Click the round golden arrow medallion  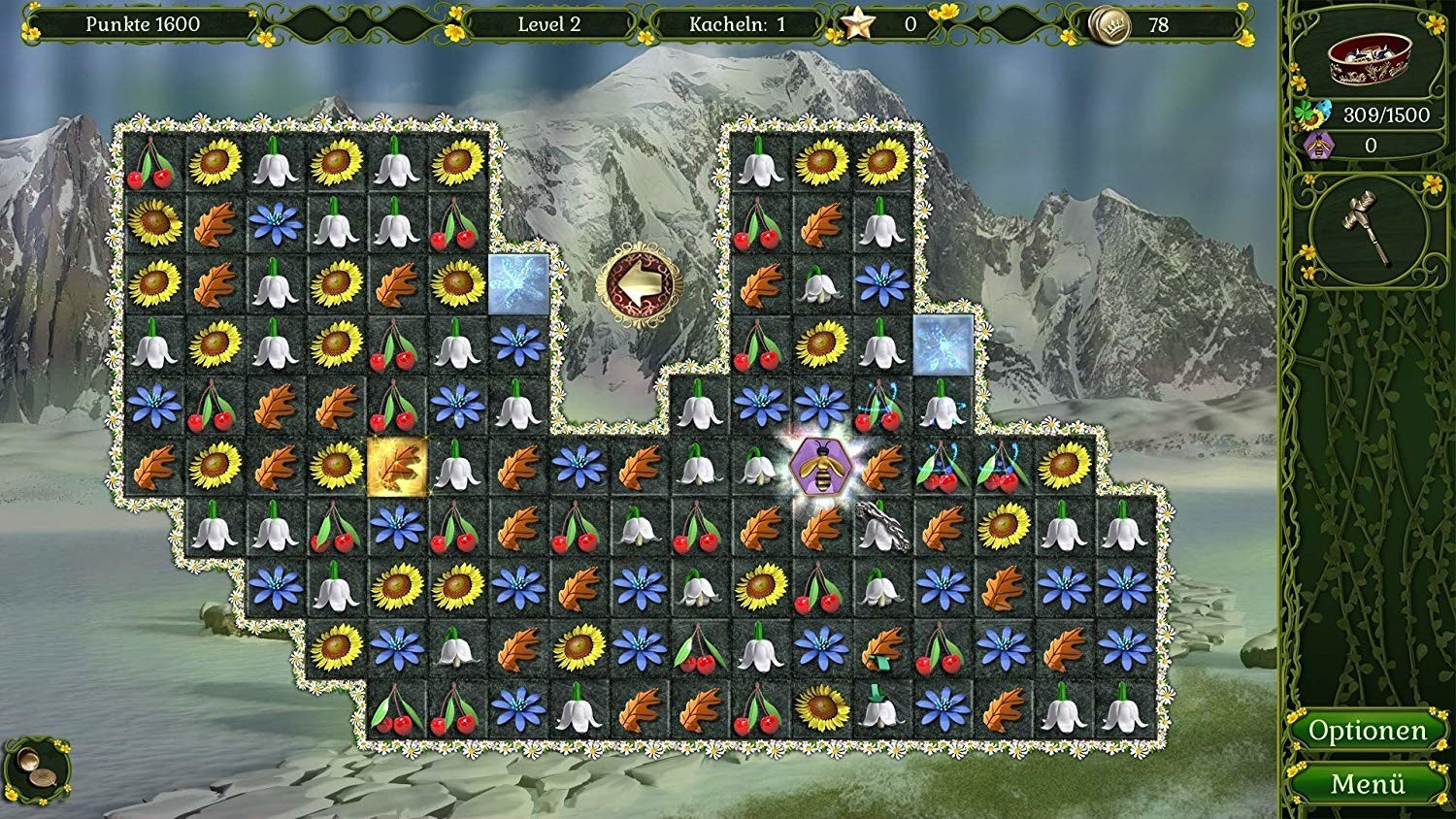click(x=640, y=283)
